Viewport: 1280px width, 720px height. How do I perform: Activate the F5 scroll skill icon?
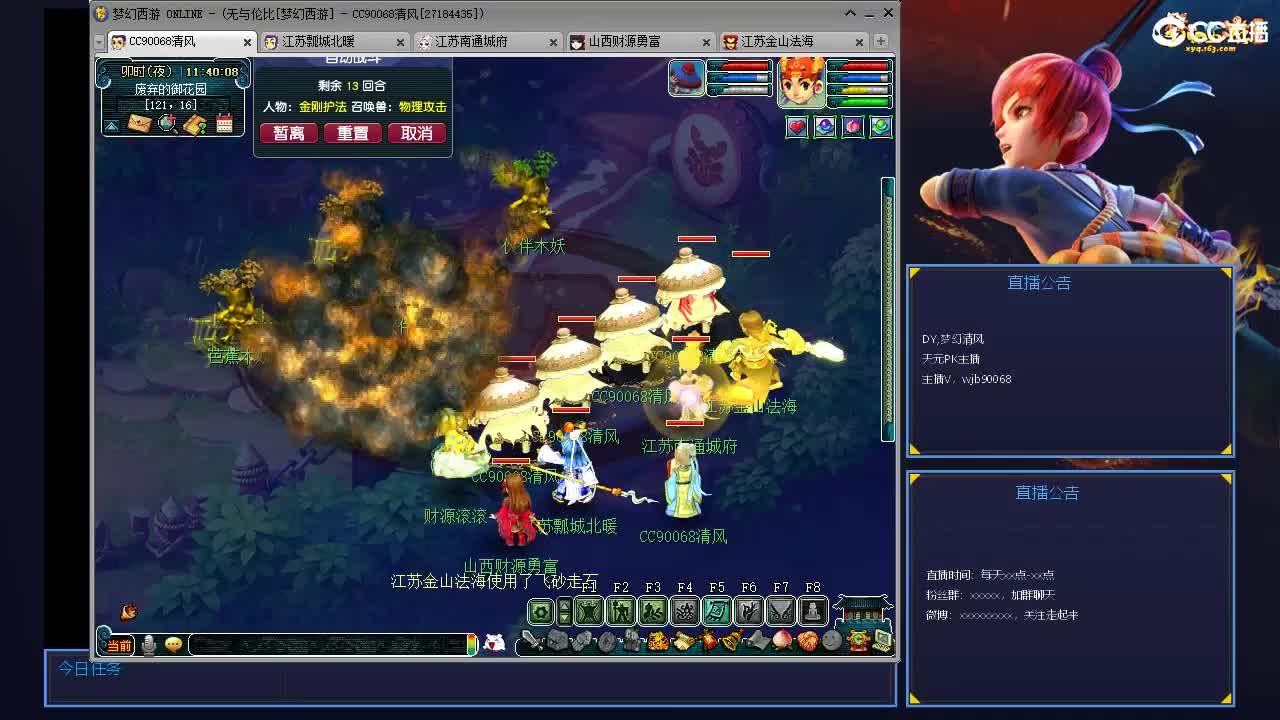pos(716,610)
